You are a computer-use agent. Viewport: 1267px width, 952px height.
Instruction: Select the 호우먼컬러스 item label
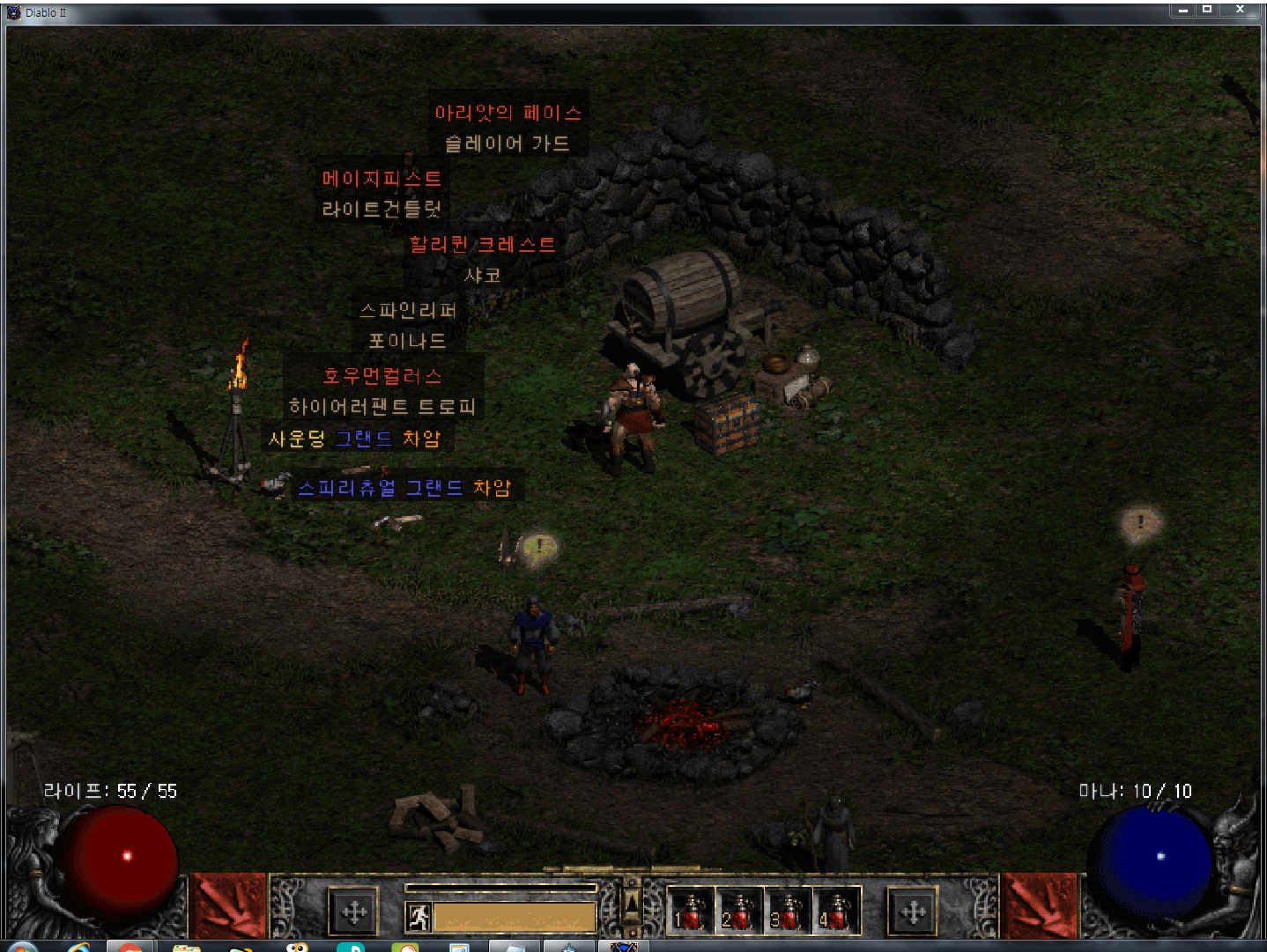(382, 376)
